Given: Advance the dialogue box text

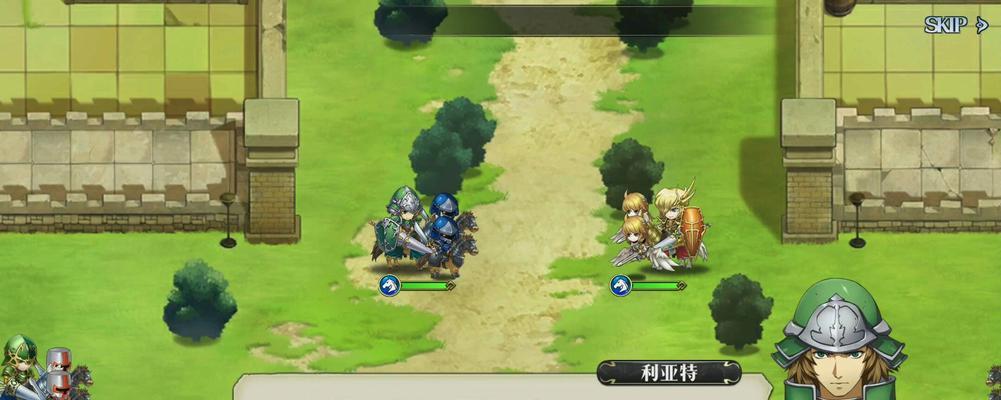Looking at the screenshot, I should point(500,389).
